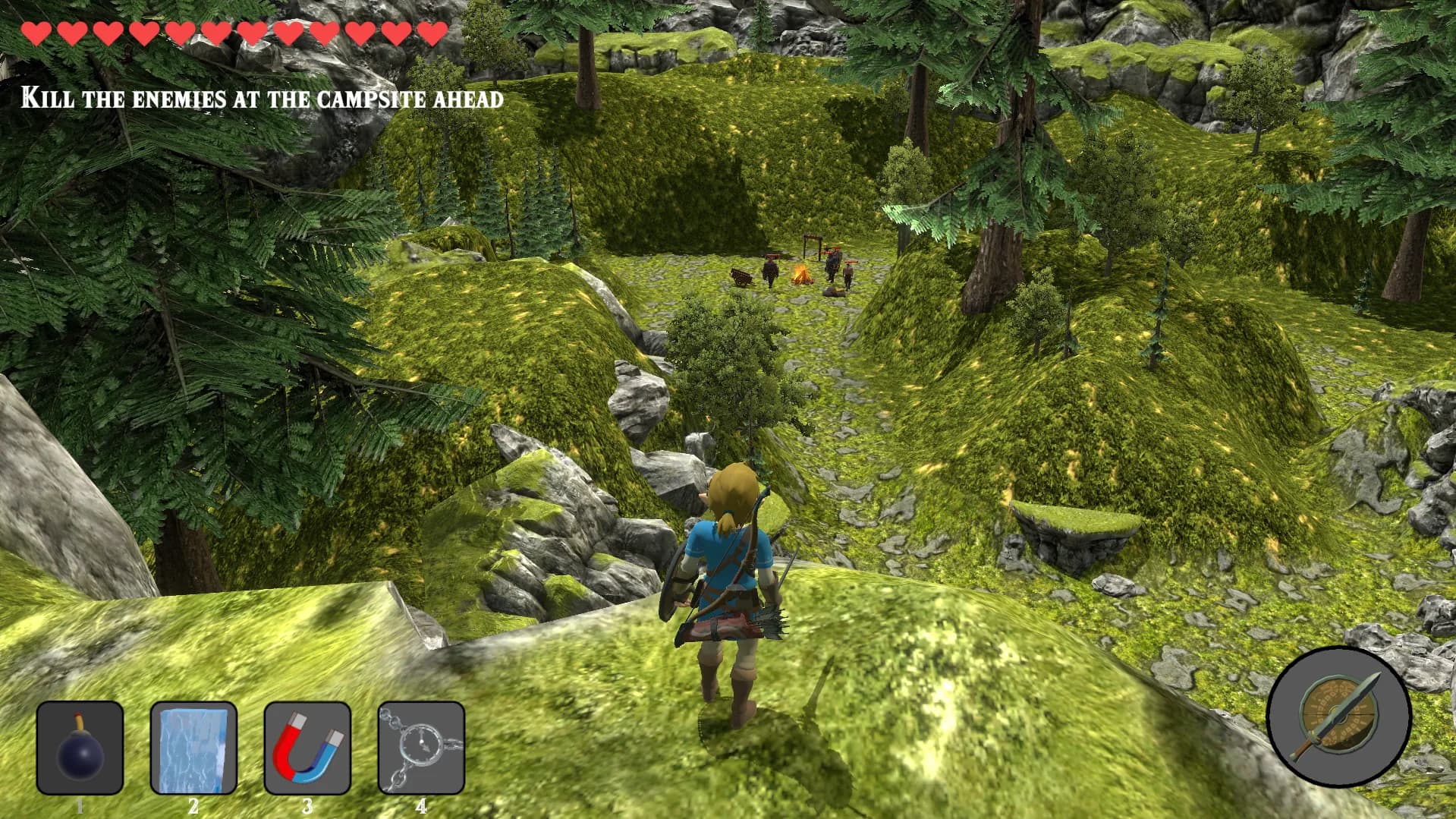Screen dimensions: 1456x819
Task: Click the last heart in the health row
Action: pos(432,33)
